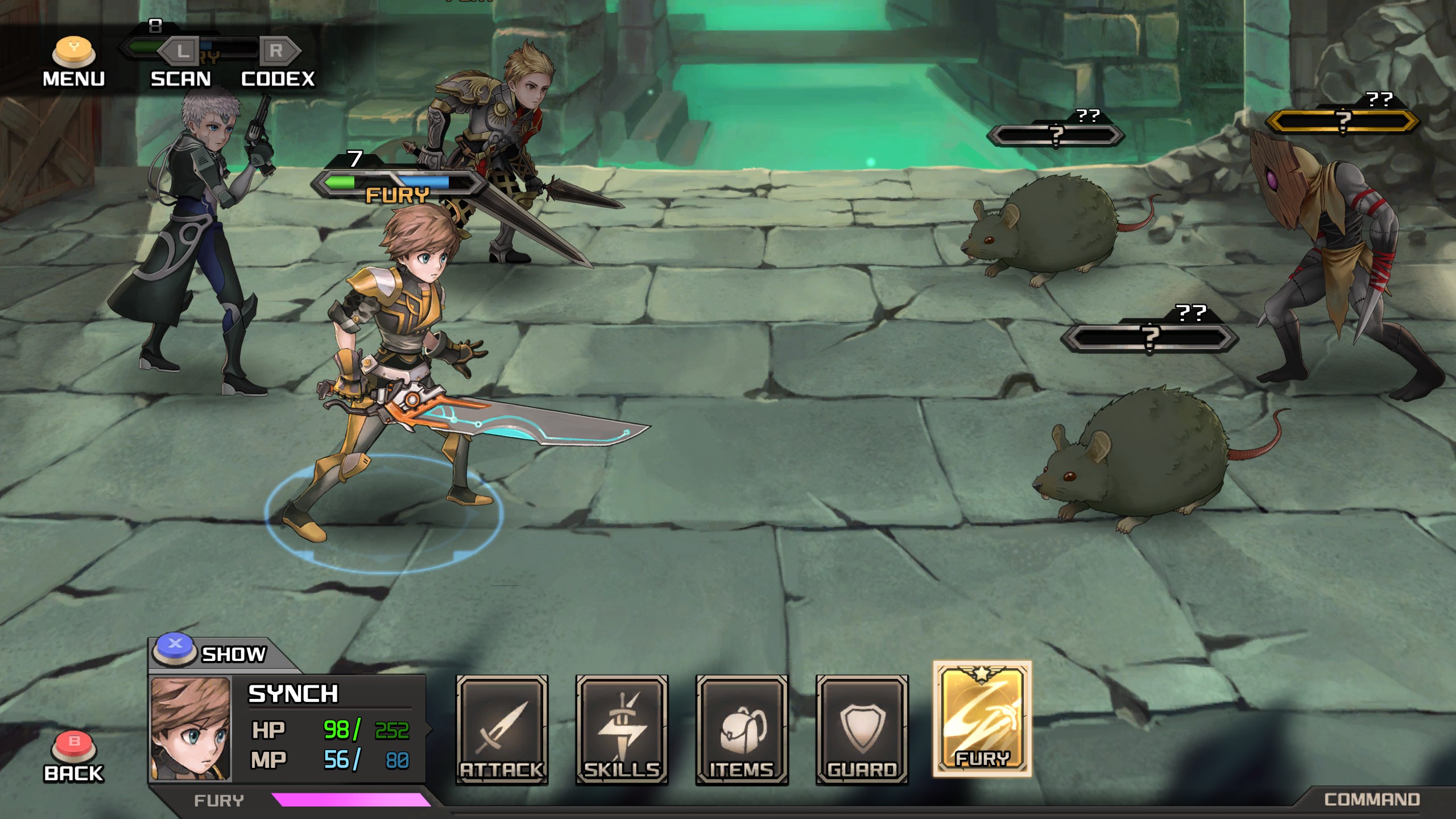Open the Items bag command

742,730
